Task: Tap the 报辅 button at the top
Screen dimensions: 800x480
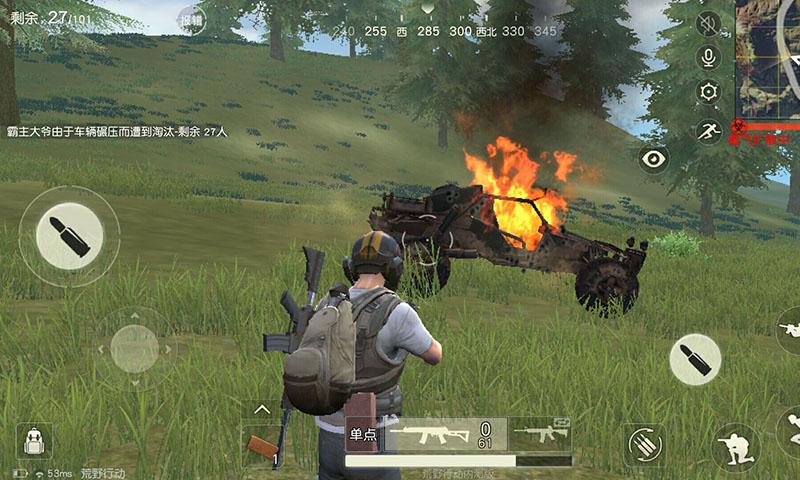Action: click(191, 18)
